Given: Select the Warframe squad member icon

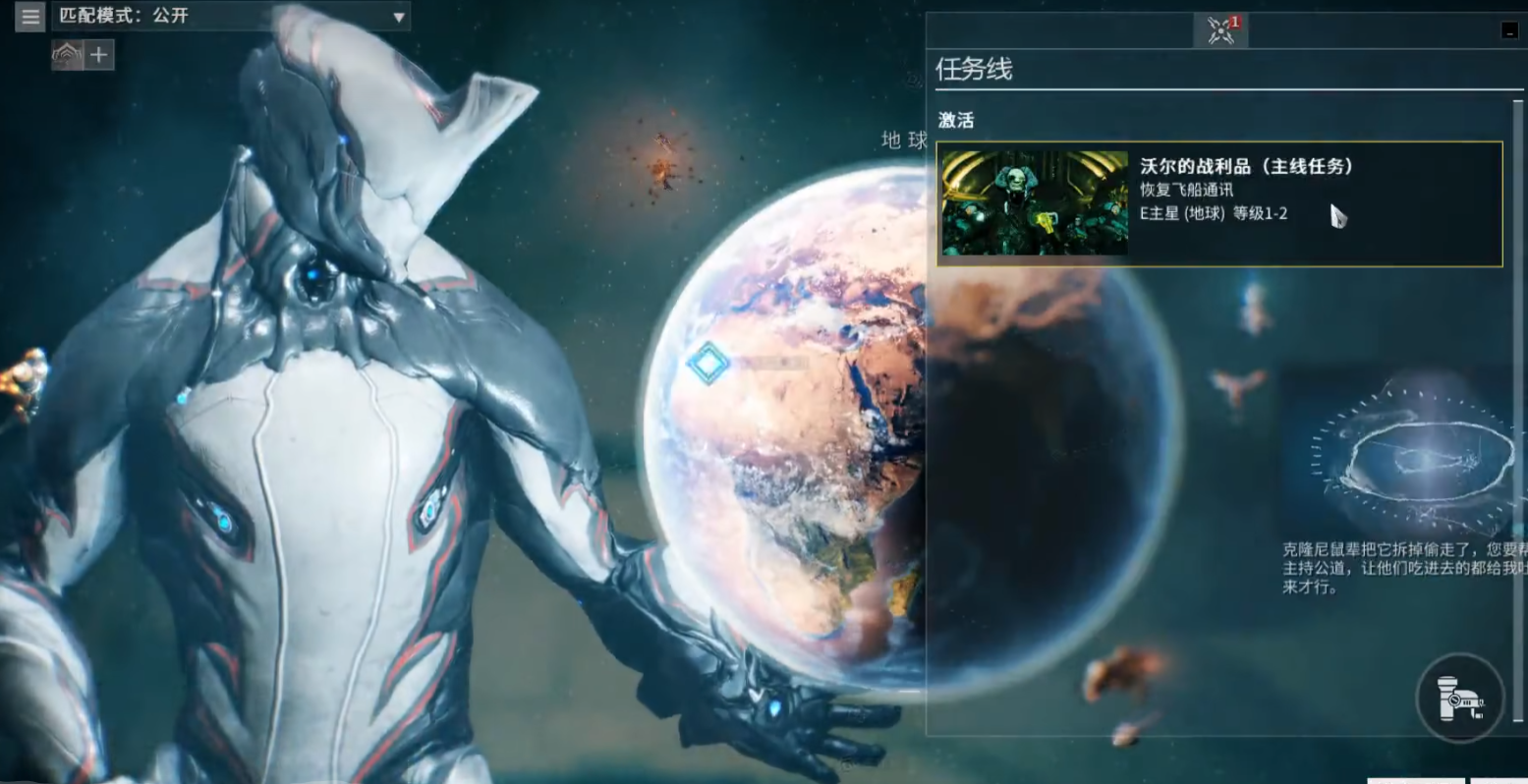Looking at the screenshot, I should [67, 55].
